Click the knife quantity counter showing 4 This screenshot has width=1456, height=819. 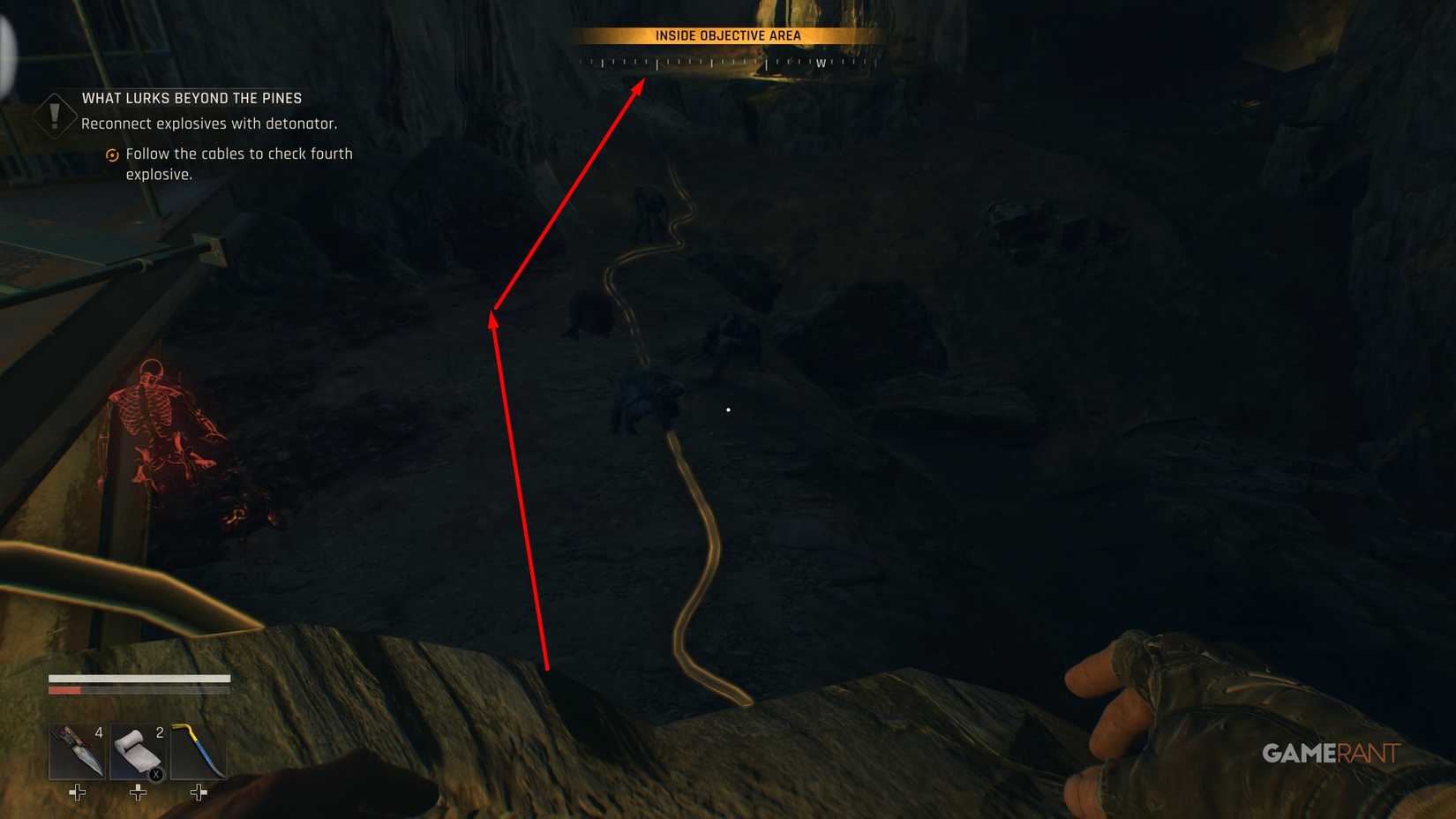pyautogui.click(x=97, y=732)
